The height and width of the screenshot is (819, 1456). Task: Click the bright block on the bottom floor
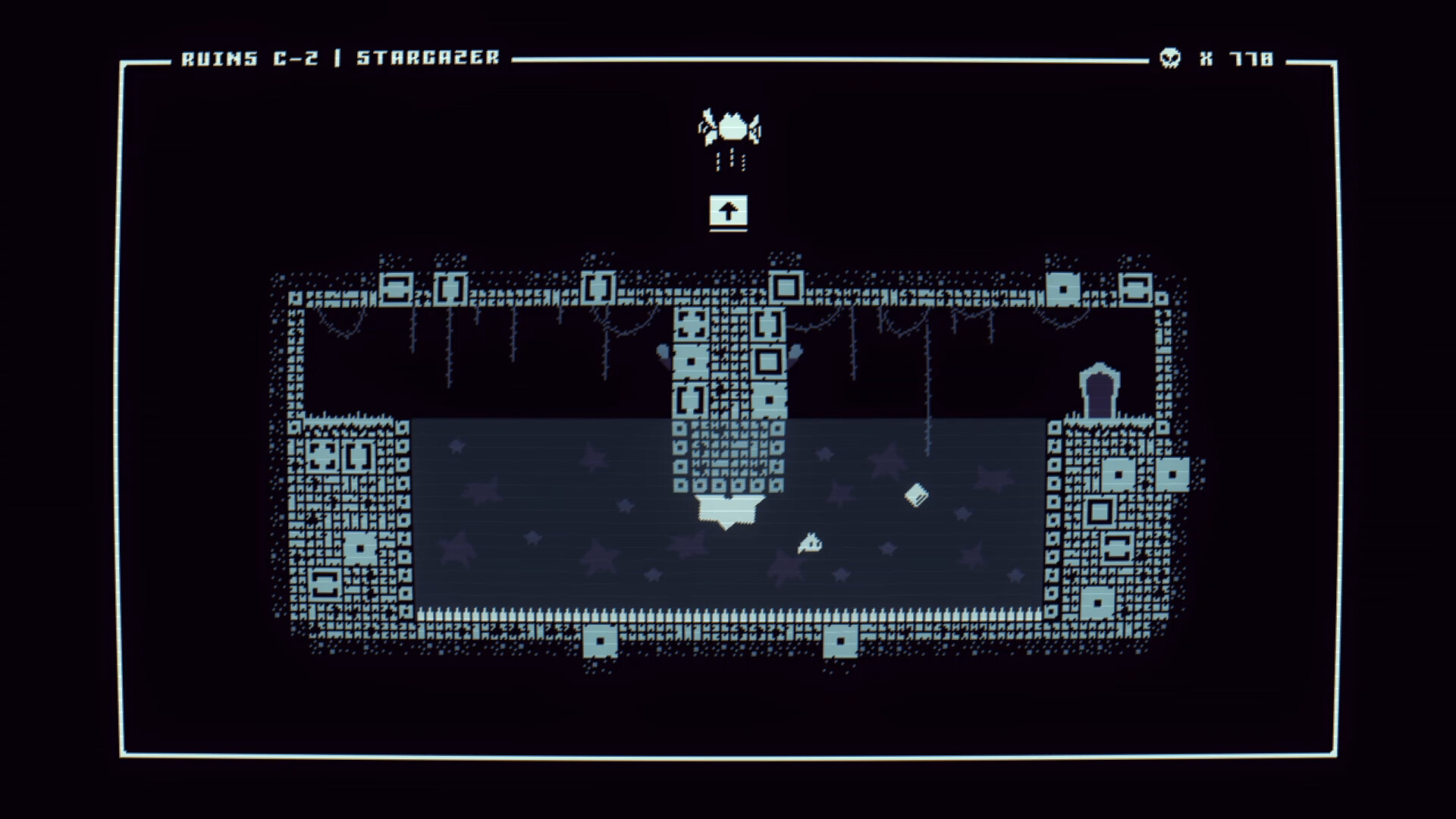[x=601, y=641]
